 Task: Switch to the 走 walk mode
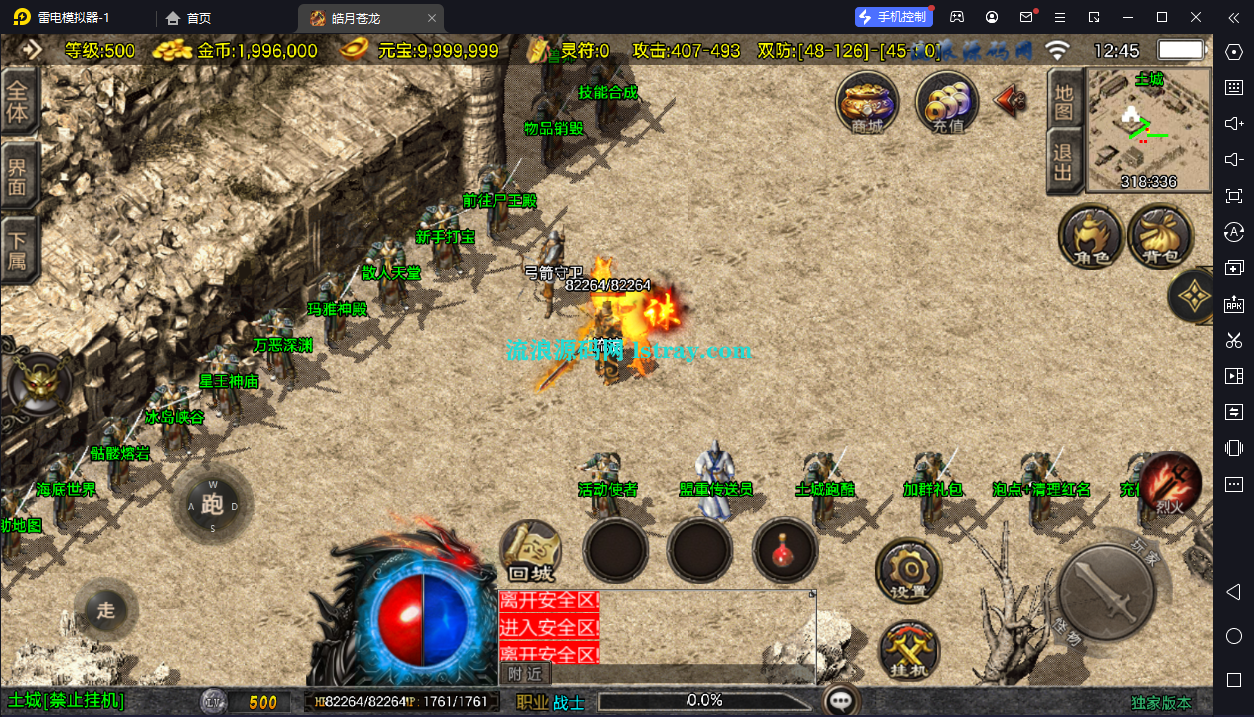(x=106, y=610)
